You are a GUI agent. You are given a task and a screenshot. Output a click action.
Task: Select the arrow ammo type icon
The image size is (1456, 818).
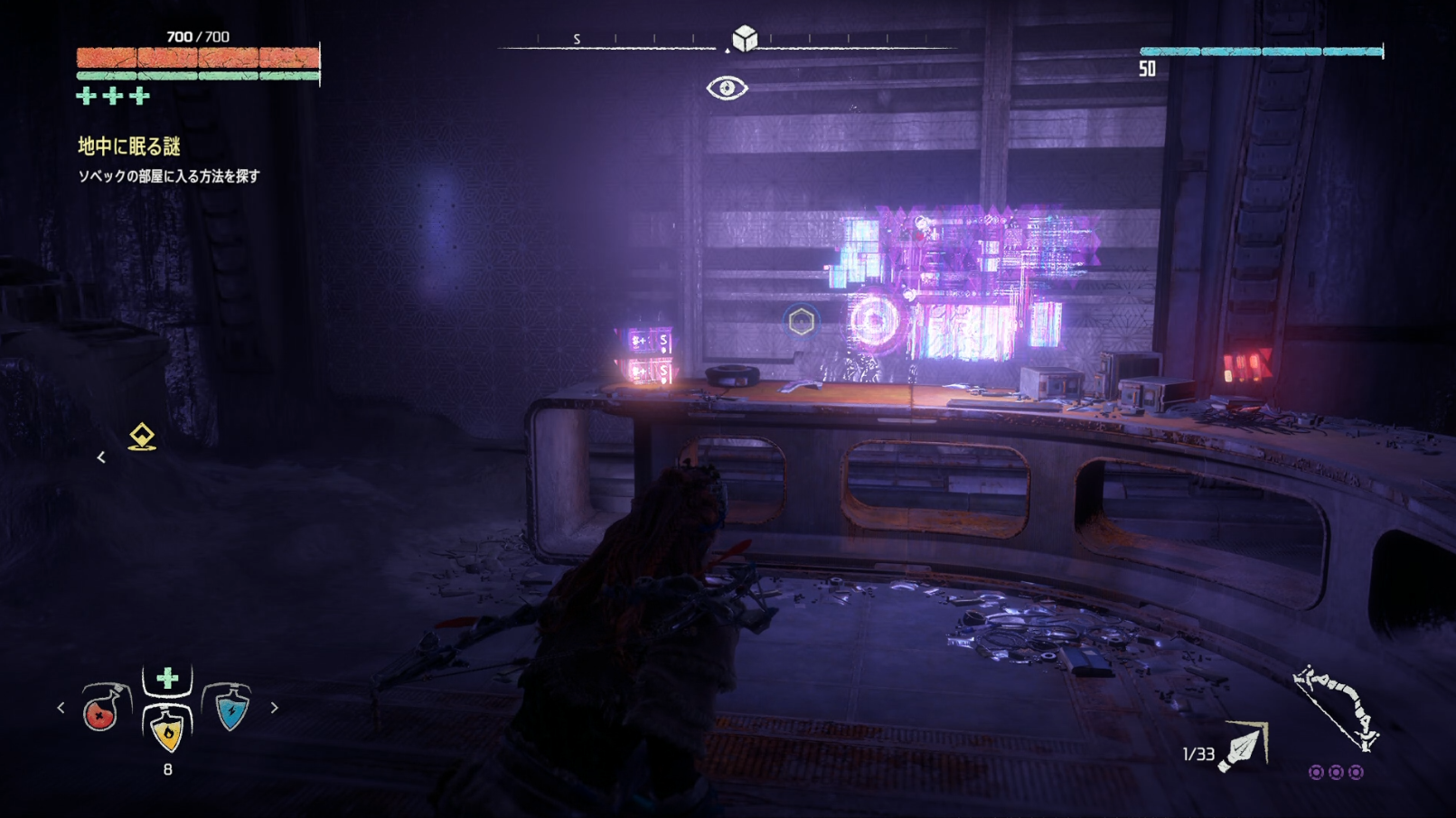1244,748
